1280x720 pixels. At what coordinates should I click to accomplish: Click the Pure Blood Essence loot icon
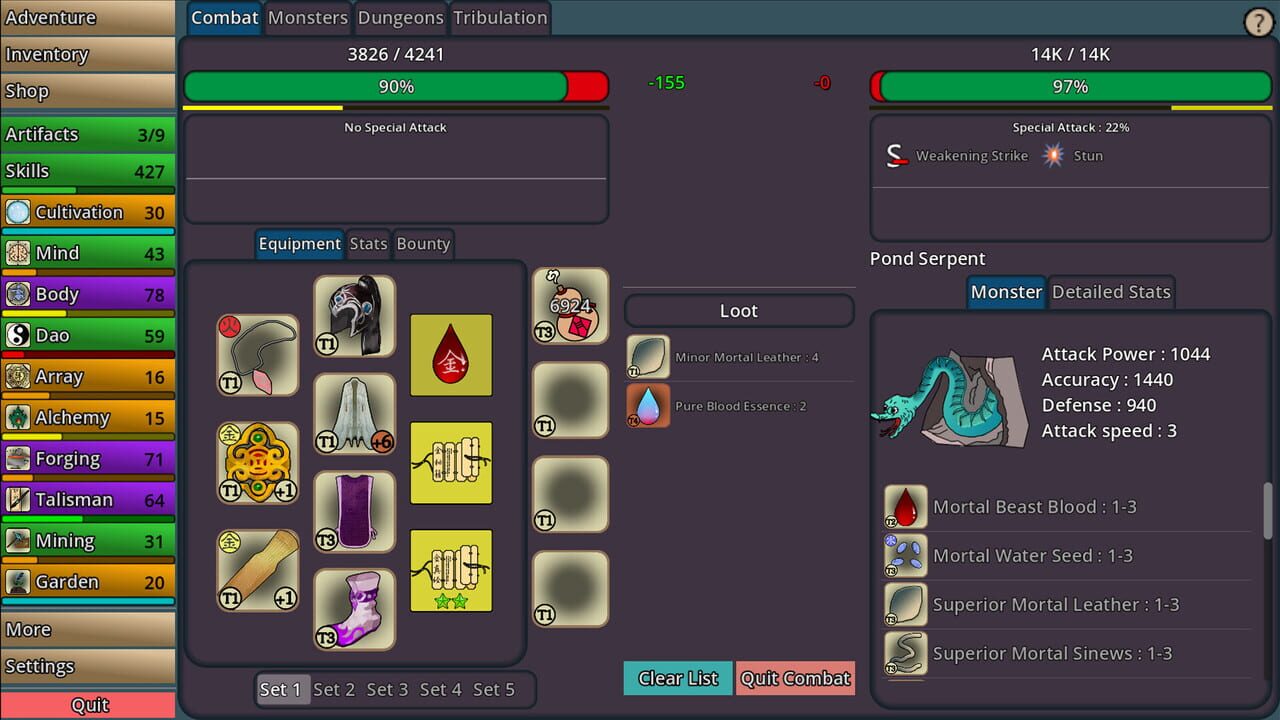(x=646, y=405)
